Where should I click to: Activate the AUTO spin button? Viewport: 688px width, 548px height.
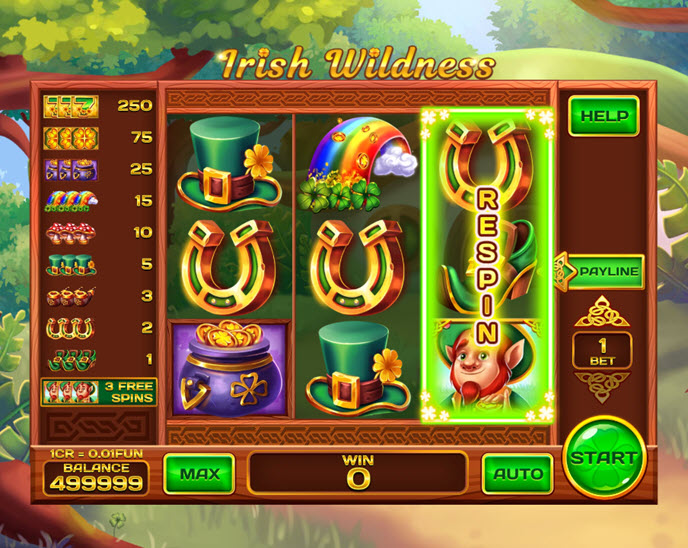pos(517,473)
